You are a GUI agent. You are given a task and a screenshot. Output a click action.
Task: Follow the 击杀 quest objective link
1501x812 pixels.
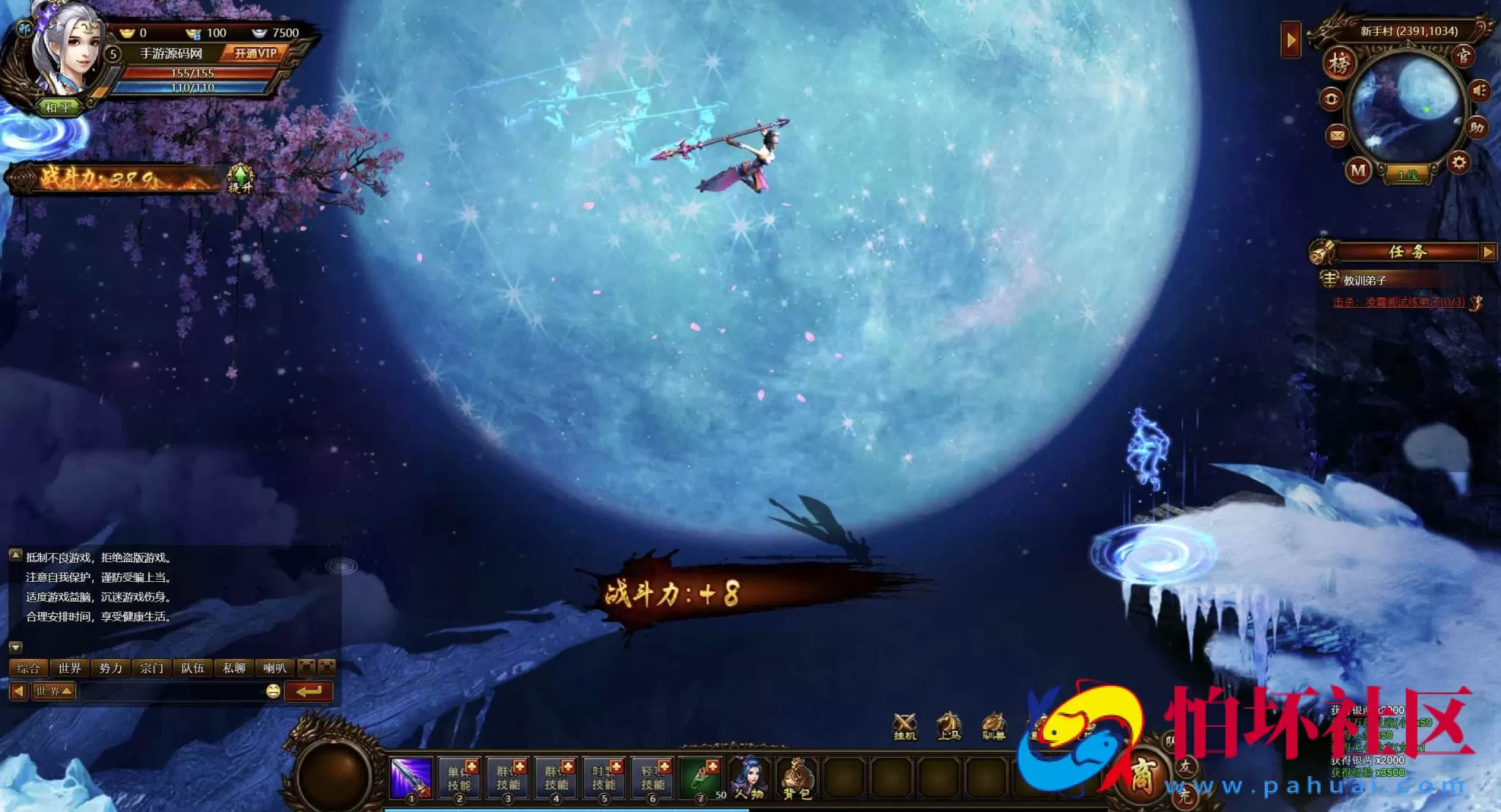[1398, 302]
